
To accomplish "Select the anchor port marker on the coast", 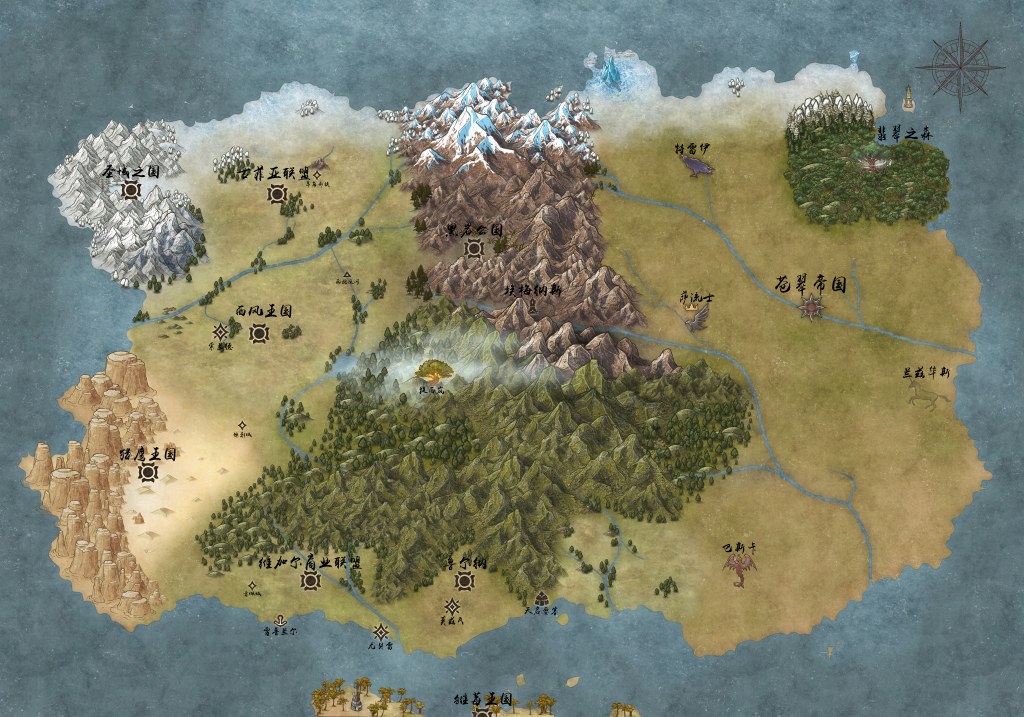I will tap(280, 621).
